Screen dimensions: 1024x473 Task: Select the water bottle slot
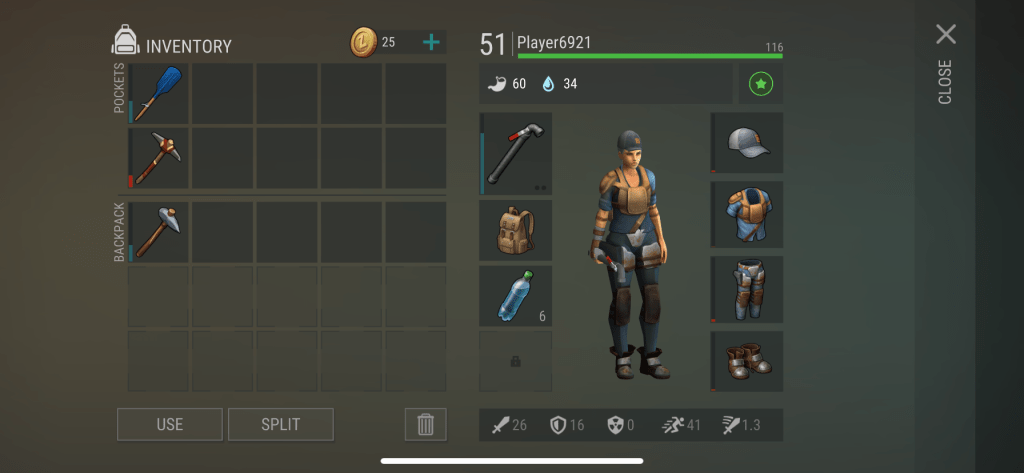[x=515, y=295]
